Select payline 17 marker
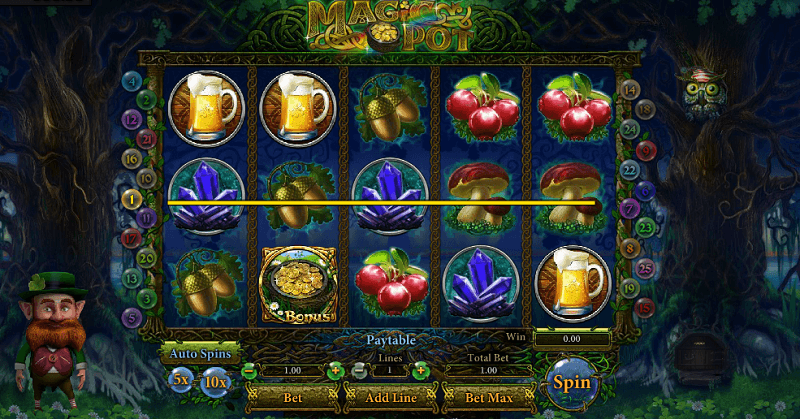800x419 pixels. 131,239
